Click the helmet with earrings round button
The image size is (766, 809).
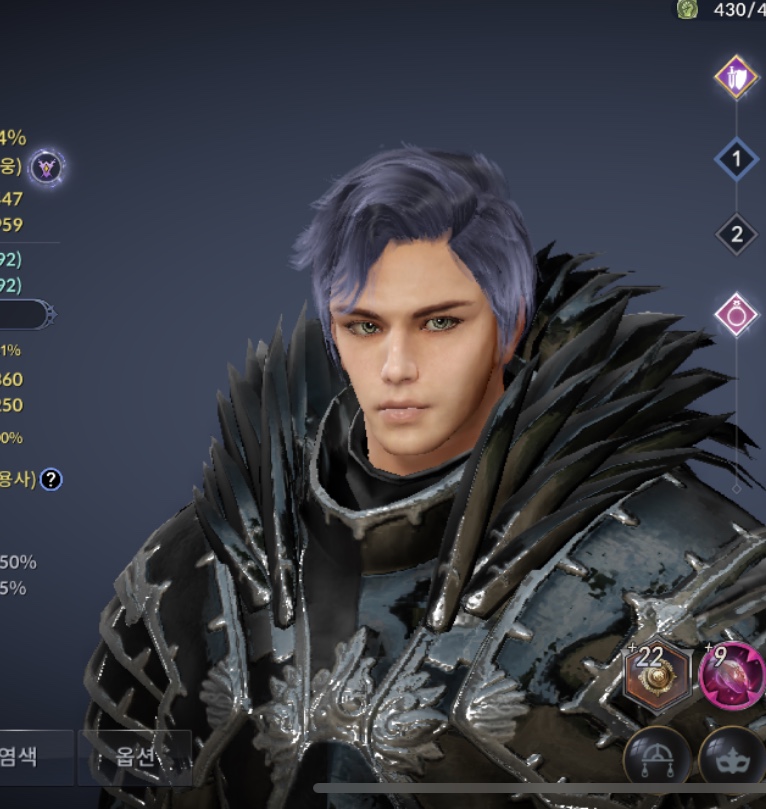tap(657, 756)
